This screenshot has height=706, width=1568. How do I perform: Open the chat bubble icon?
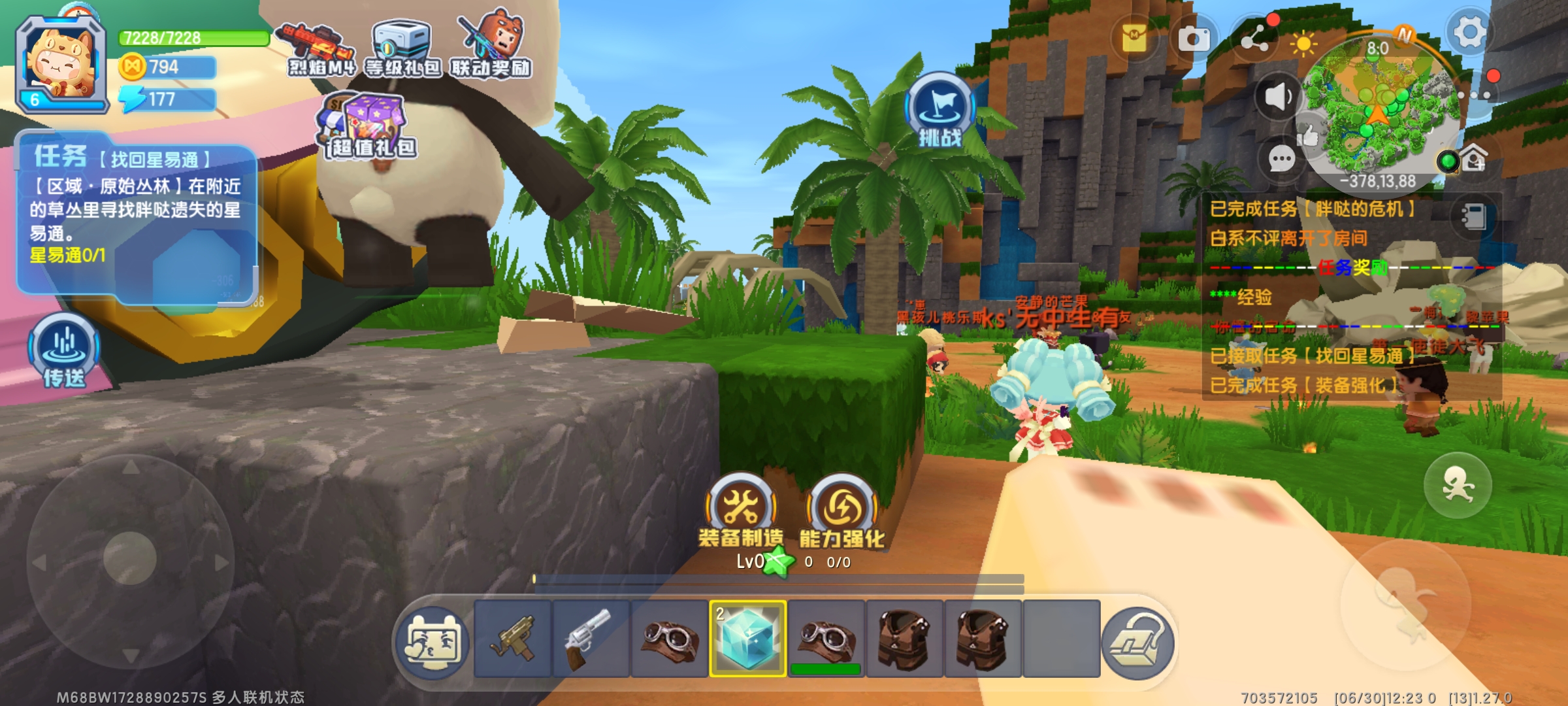click(1281, 159)
